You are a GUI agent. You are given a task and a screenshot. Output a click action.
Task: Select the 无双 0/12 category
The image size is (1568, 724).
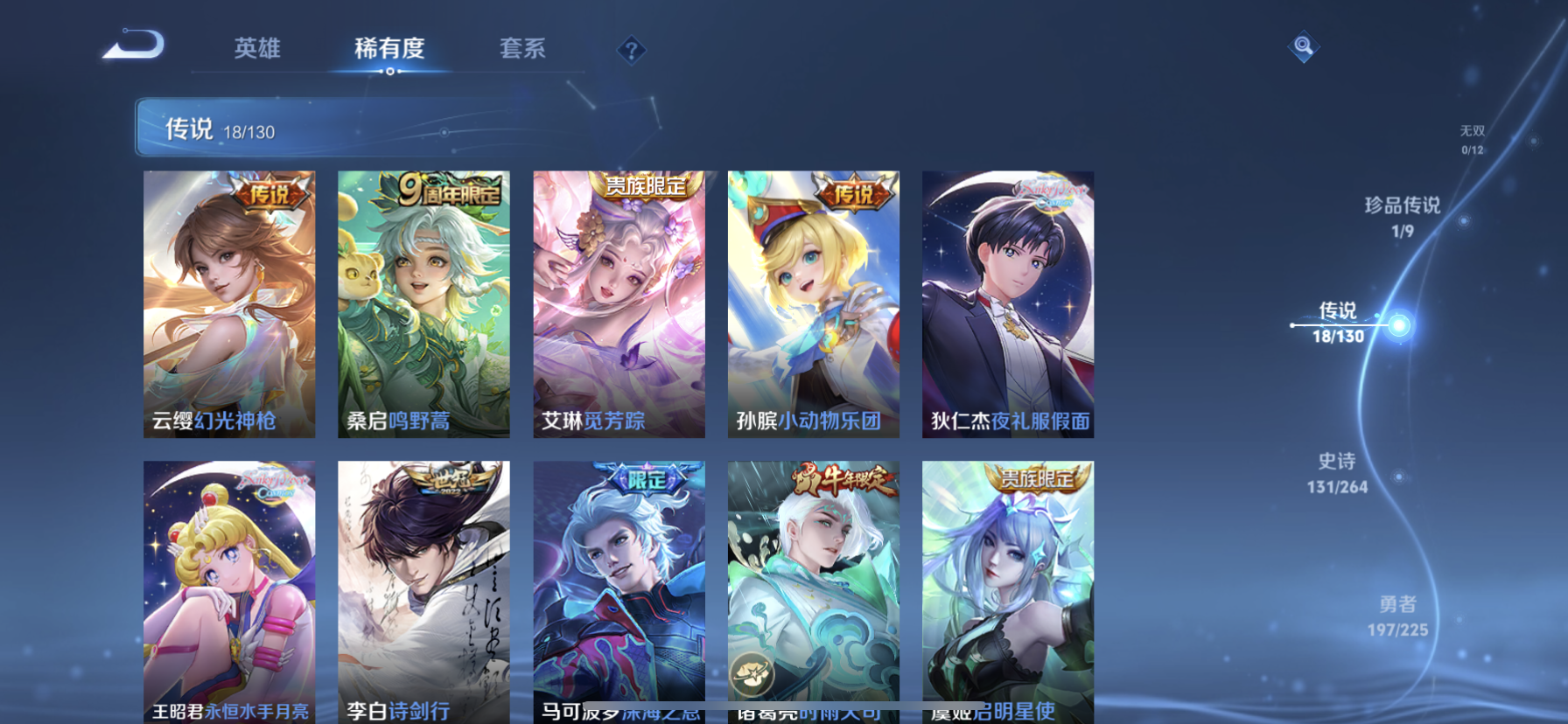tap(1473, 141)
